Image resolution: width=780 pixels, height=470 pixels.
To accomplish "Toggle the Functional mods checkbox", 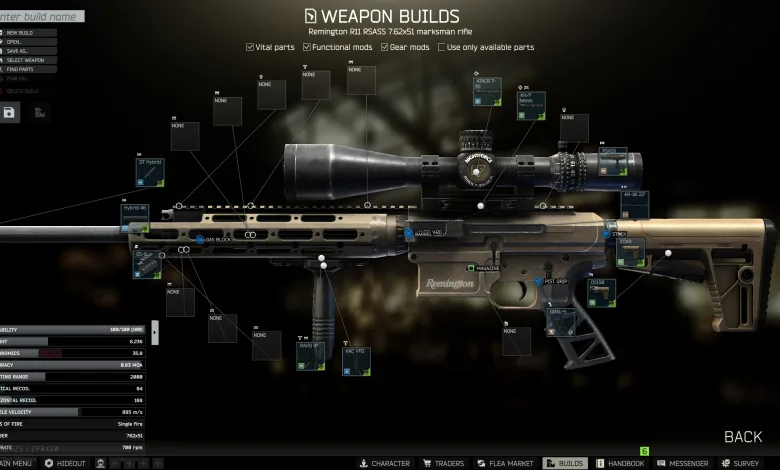I will click(305, 47).
